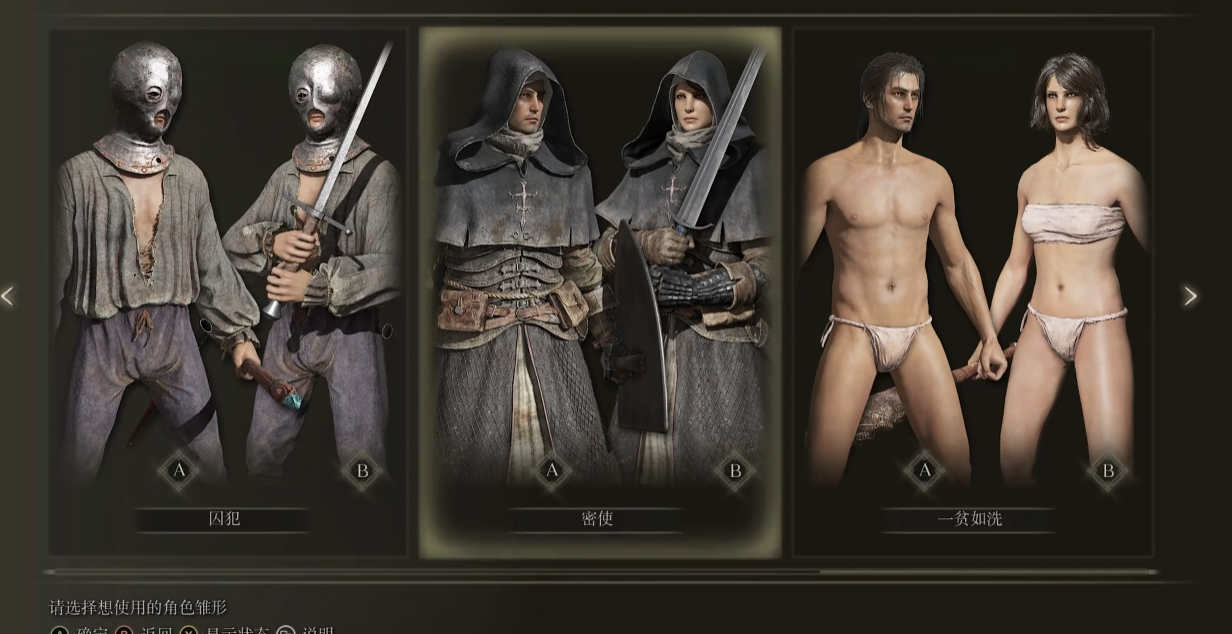Pick body type B on the 一贫如洗 card
Image resolution: width=1232 pixels, height=634 pixels.
pyautogui.click(x=1108, y=471)
